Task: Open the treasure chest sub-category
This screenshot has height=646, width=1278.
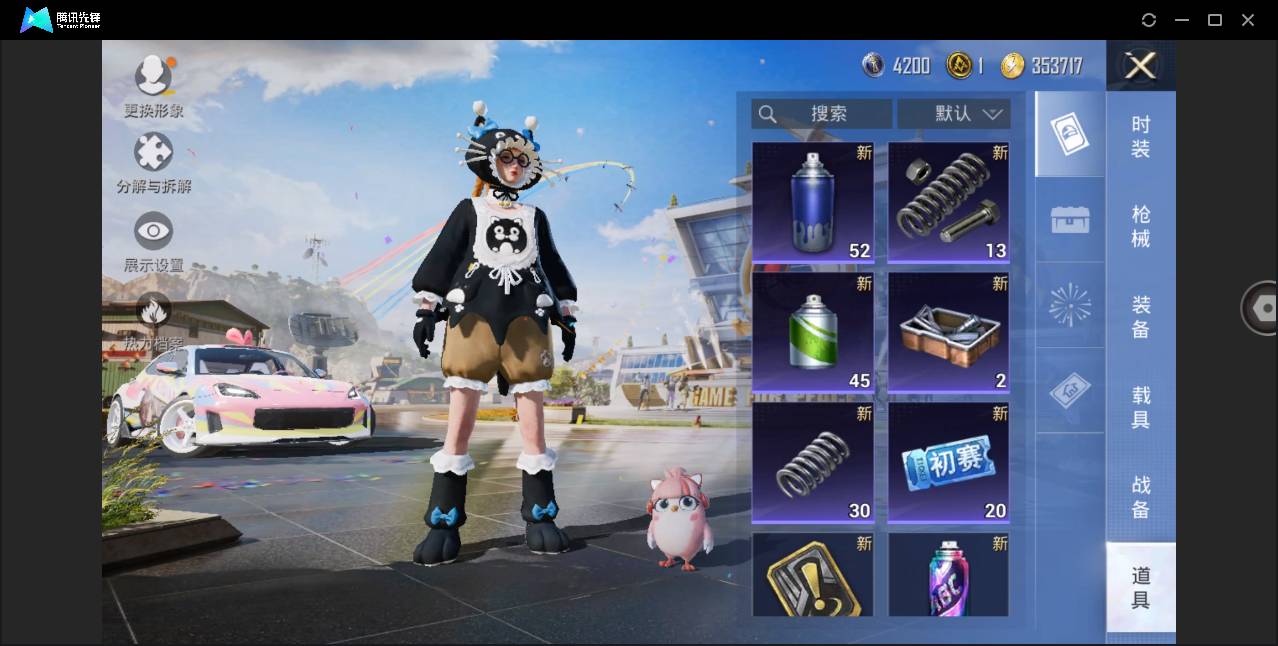Action: click(1070, 220)
